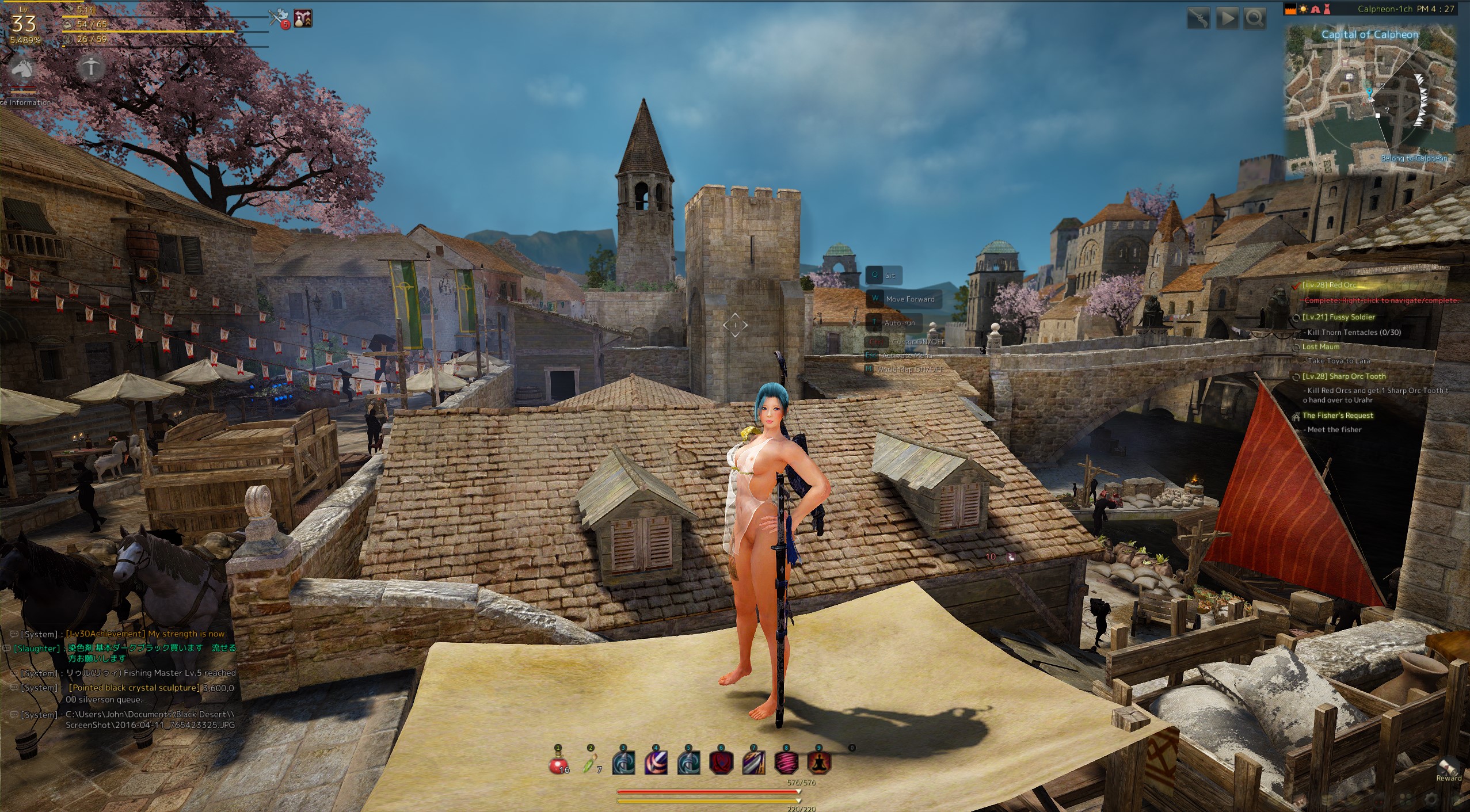Screen dimensions: 1470x812
Task: Activate the pink whirlwind skill
Action: tap(787, 764)
